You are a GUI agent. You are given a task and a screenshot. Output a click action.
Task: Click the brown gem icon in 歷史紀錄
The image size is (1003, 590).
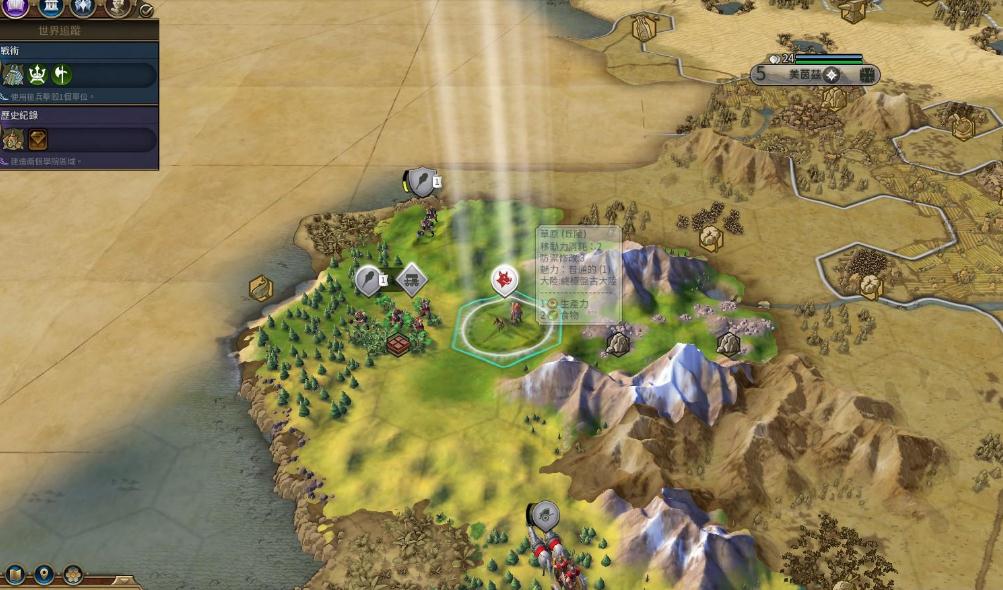point(38,140)
